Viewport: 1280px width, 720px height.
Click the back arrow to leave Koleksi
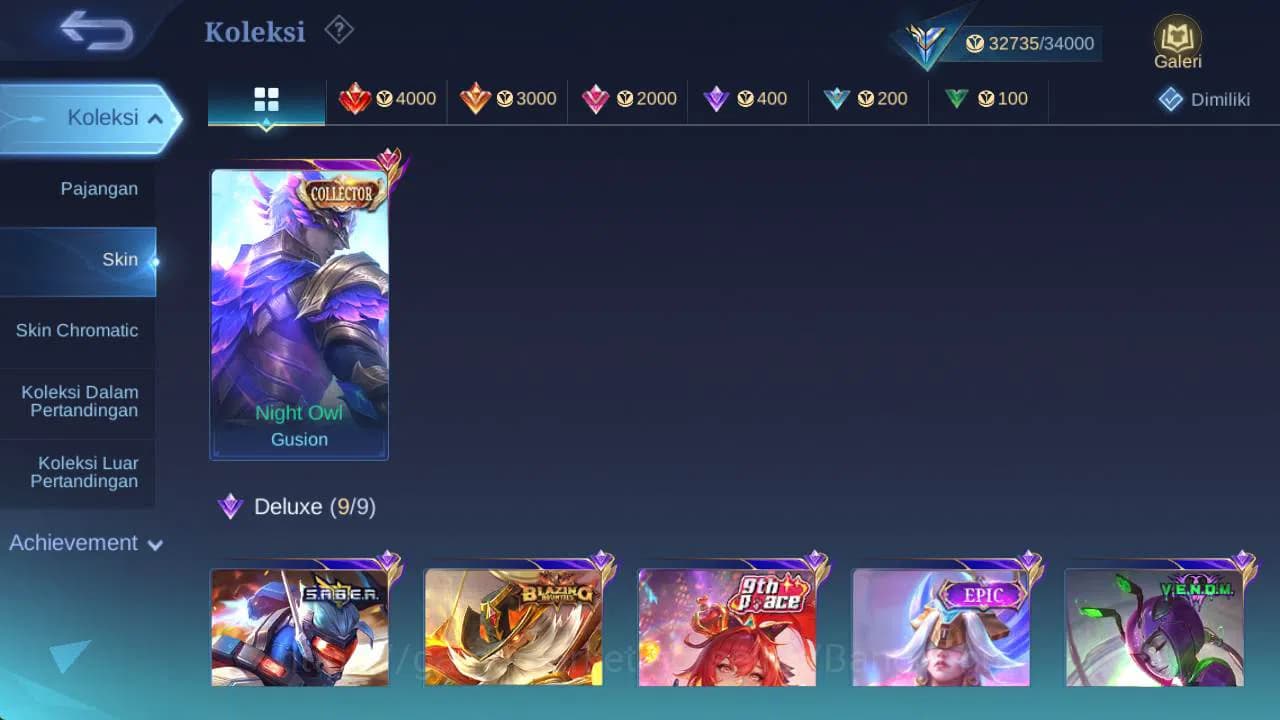click(97, 31)
